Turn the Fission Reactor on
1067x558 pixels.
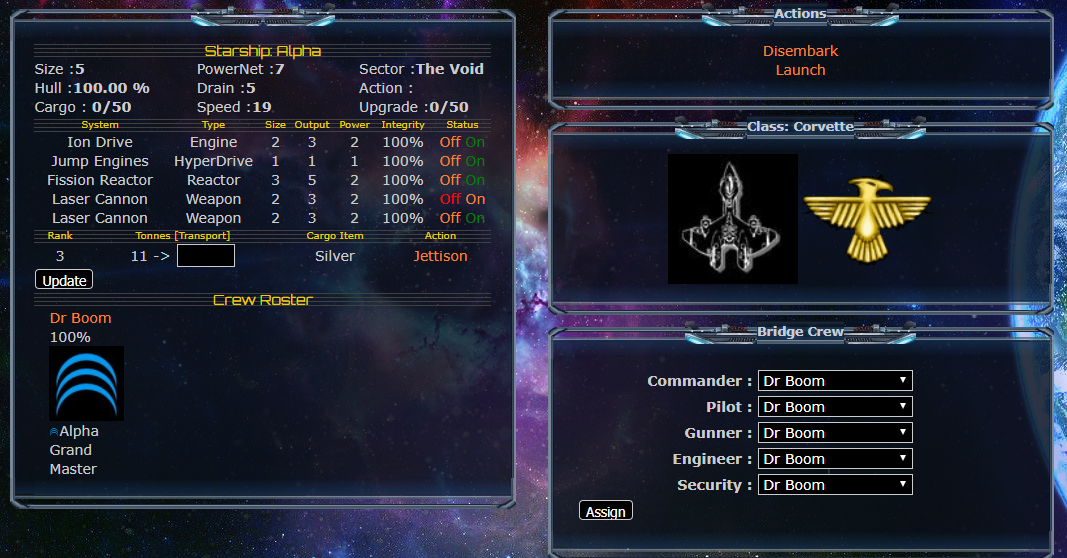click(x=475, y=180)
